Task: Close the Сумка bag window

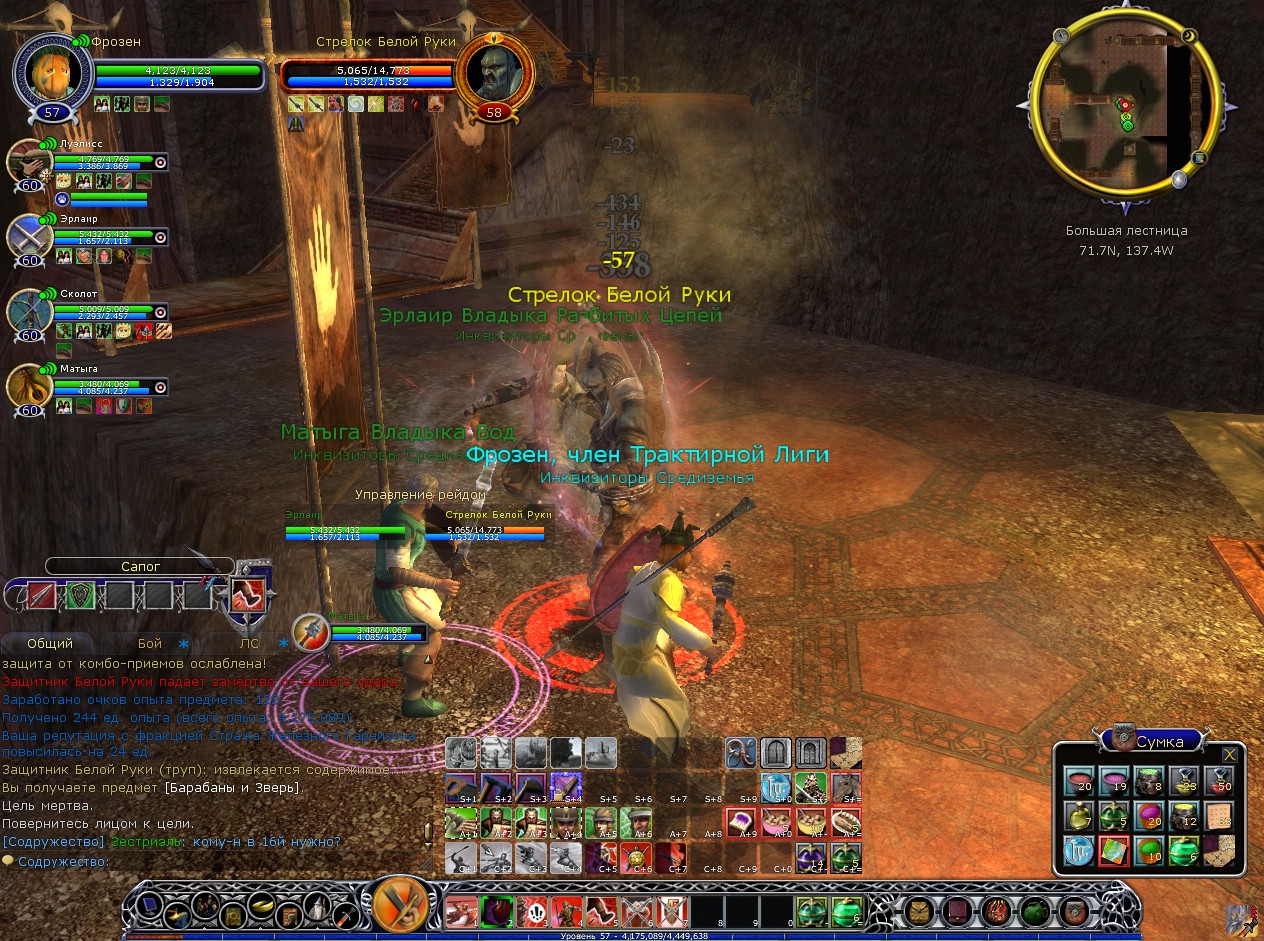Action: coord(1229,754)
